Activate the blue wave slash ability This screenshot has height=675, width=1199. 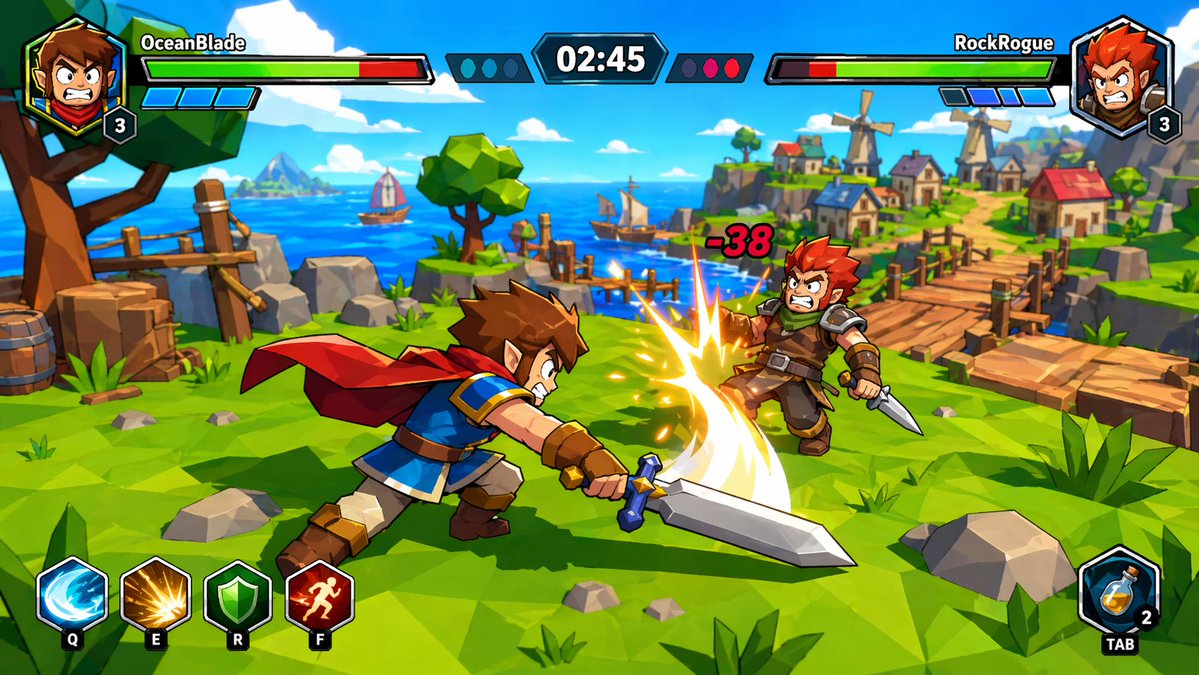coord(72,596)
